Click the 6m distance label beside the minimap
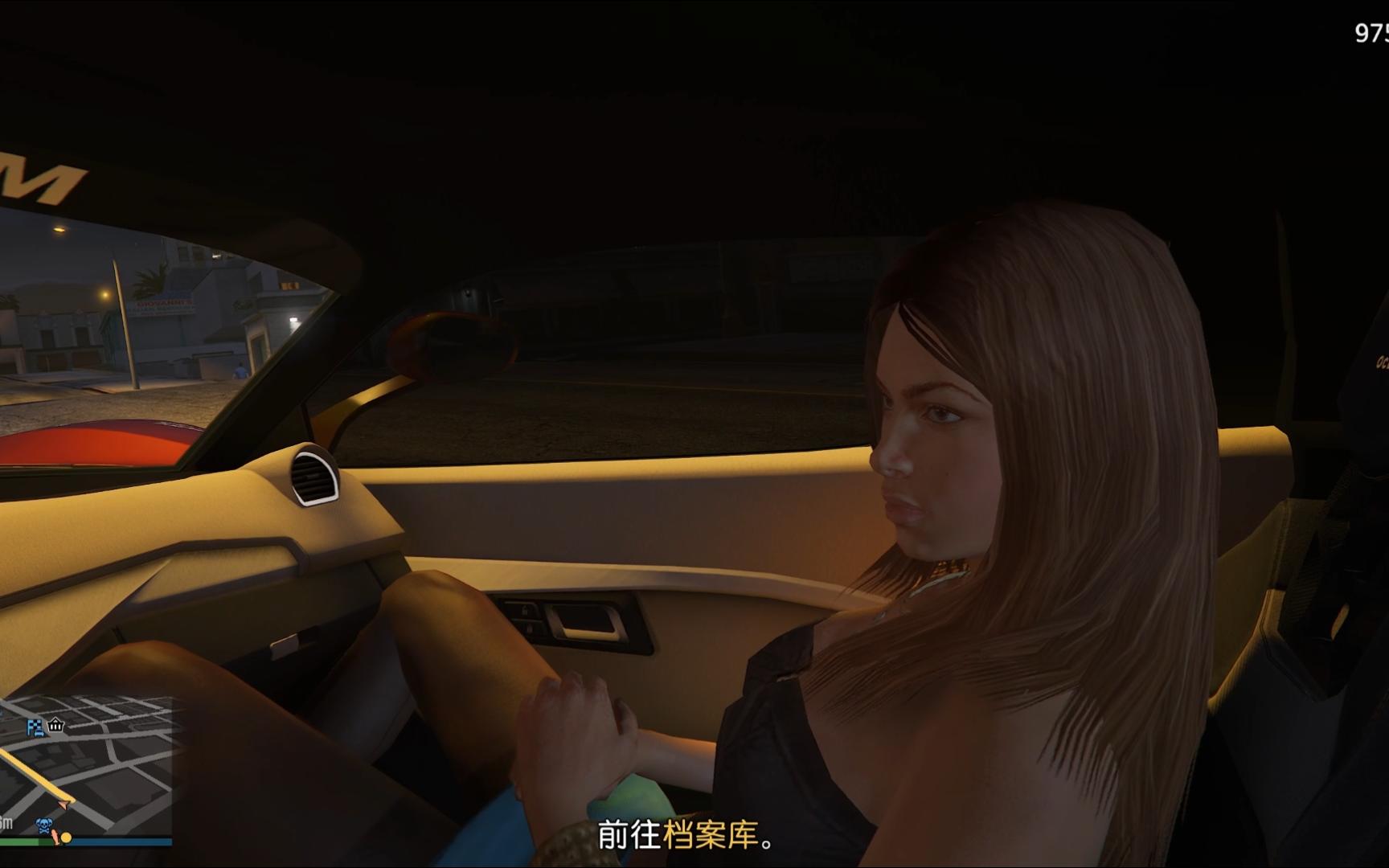The height and width of the screenshot is (868, 1389). 6,822
